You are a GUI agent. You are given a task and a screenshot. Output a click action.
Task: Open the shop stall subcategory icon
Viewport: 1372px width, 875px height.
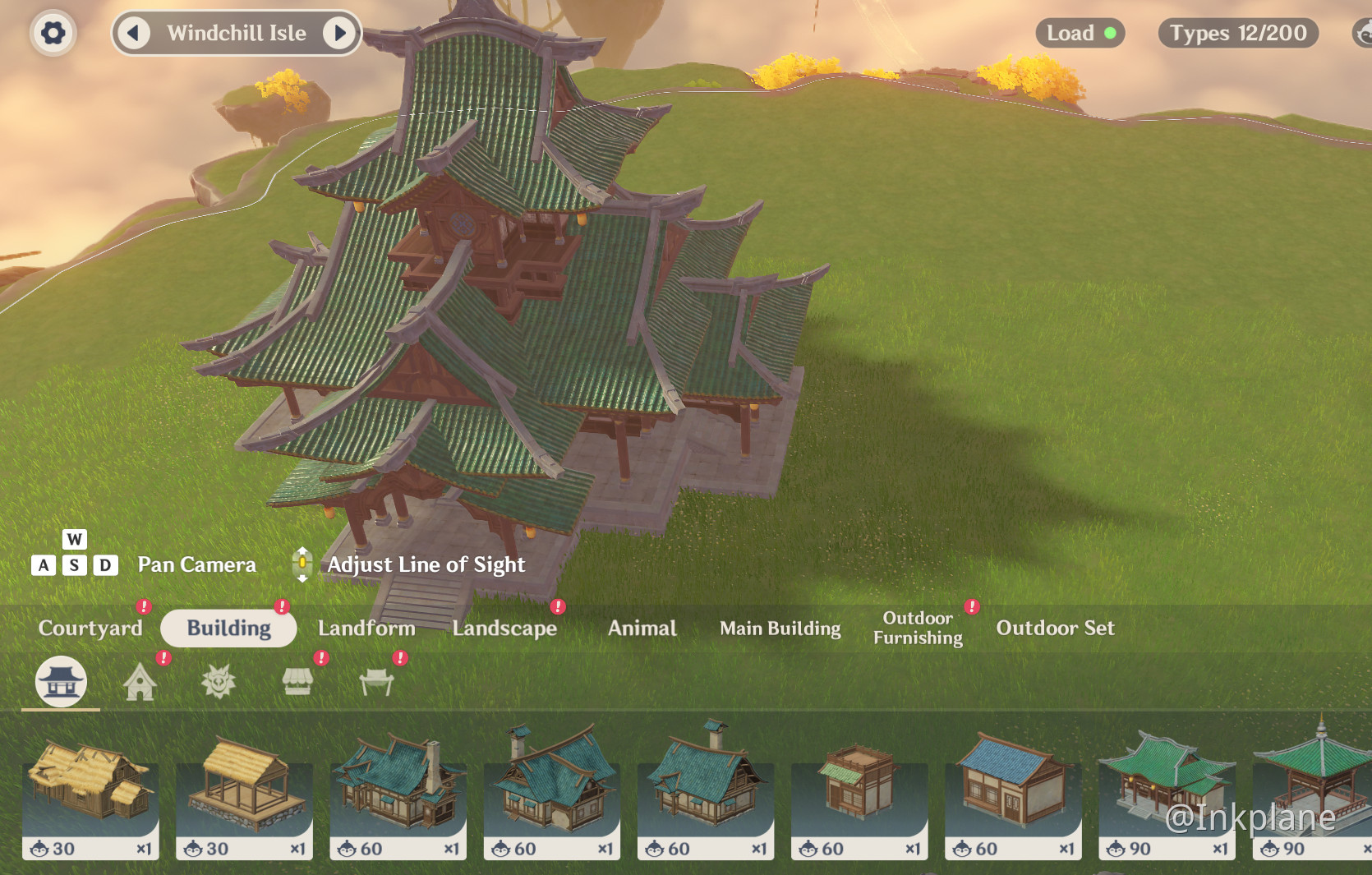(x=297, y=681)
